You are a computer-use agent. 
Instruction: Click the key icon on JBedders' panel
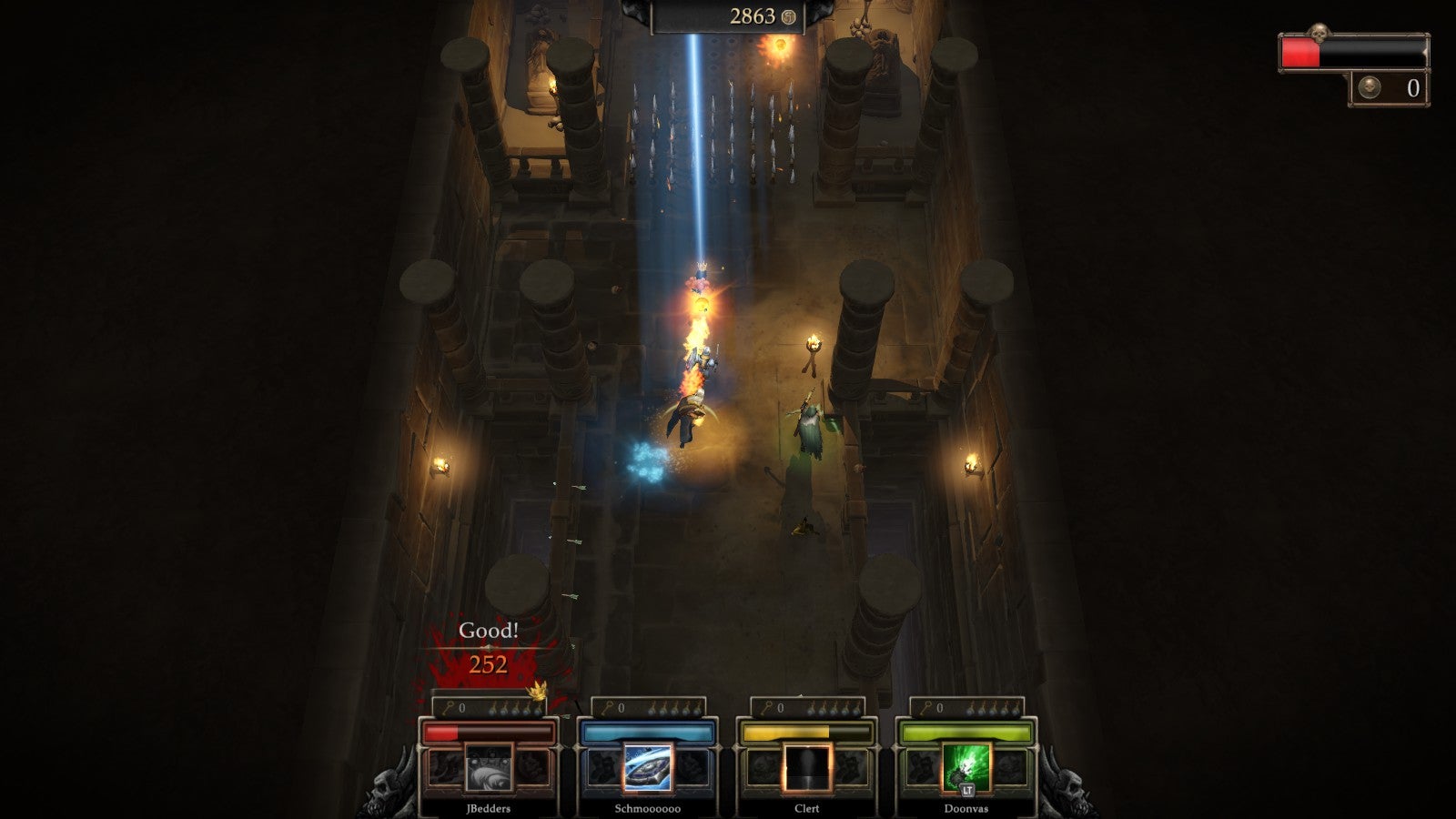coord(447,709)
